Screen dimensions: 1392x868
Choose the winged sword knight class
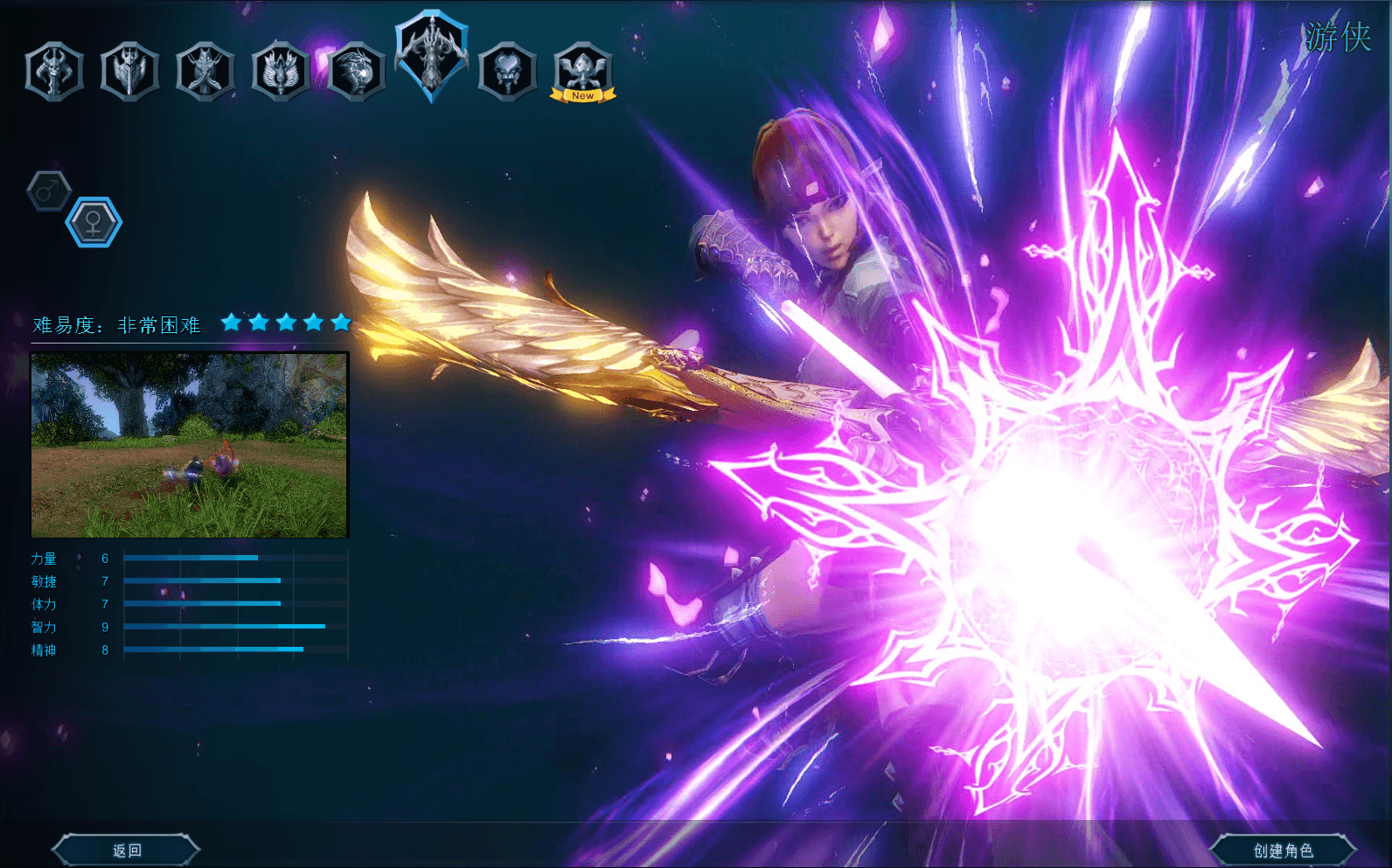pyautogui.click(x=129, y=72)
